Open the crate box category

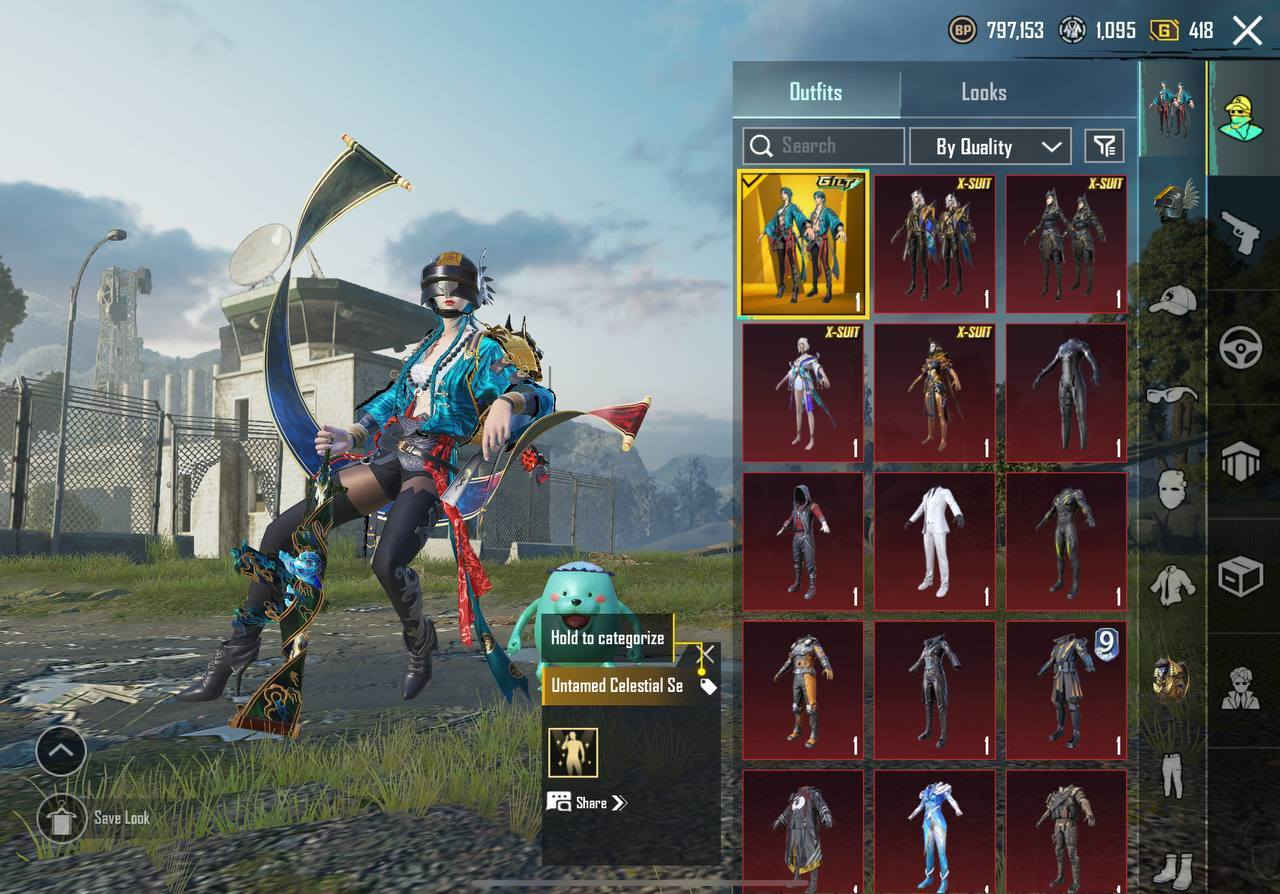[1241, 576]
